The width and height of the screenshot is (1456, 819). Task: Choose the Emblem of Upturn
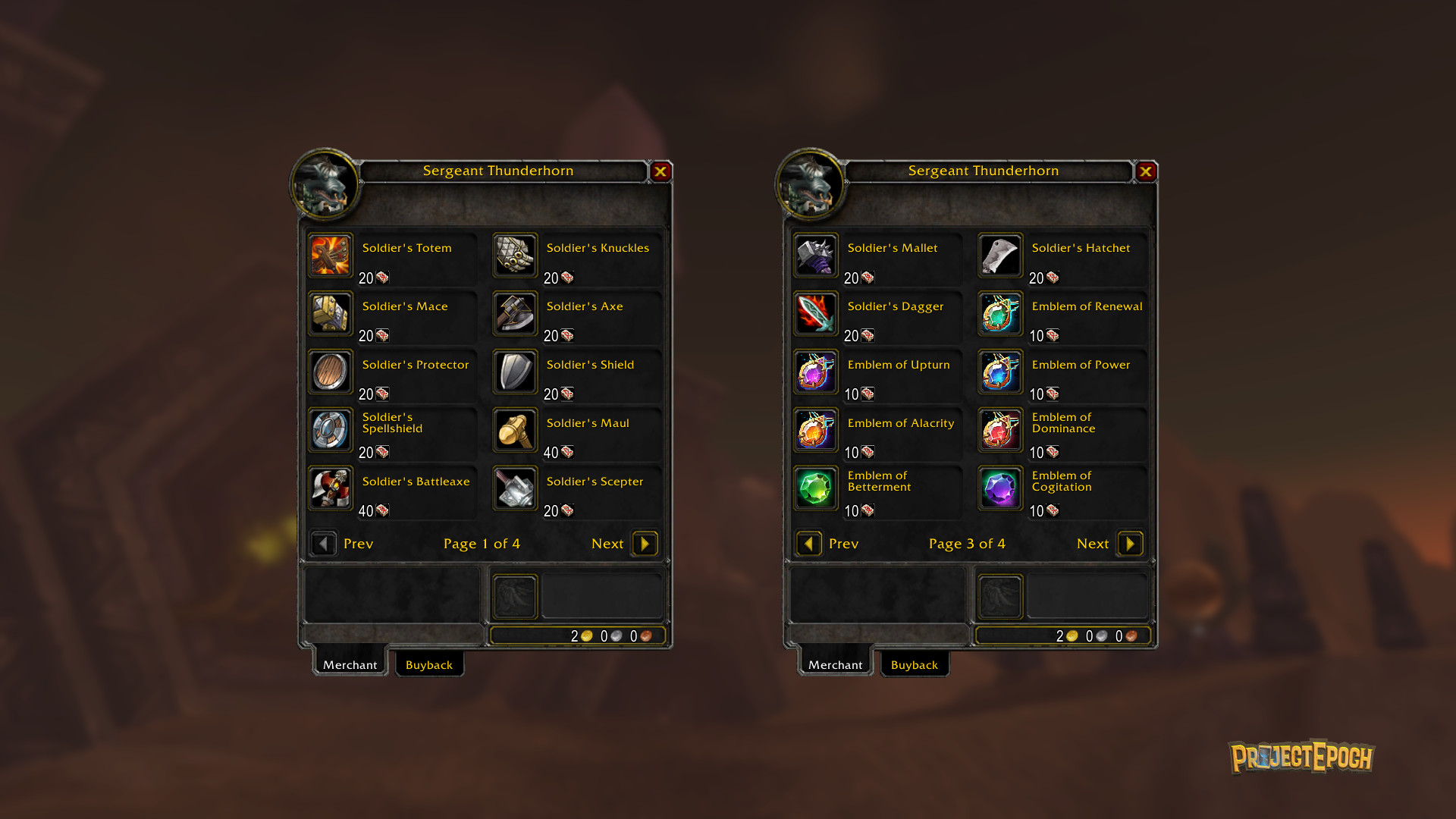816,372
